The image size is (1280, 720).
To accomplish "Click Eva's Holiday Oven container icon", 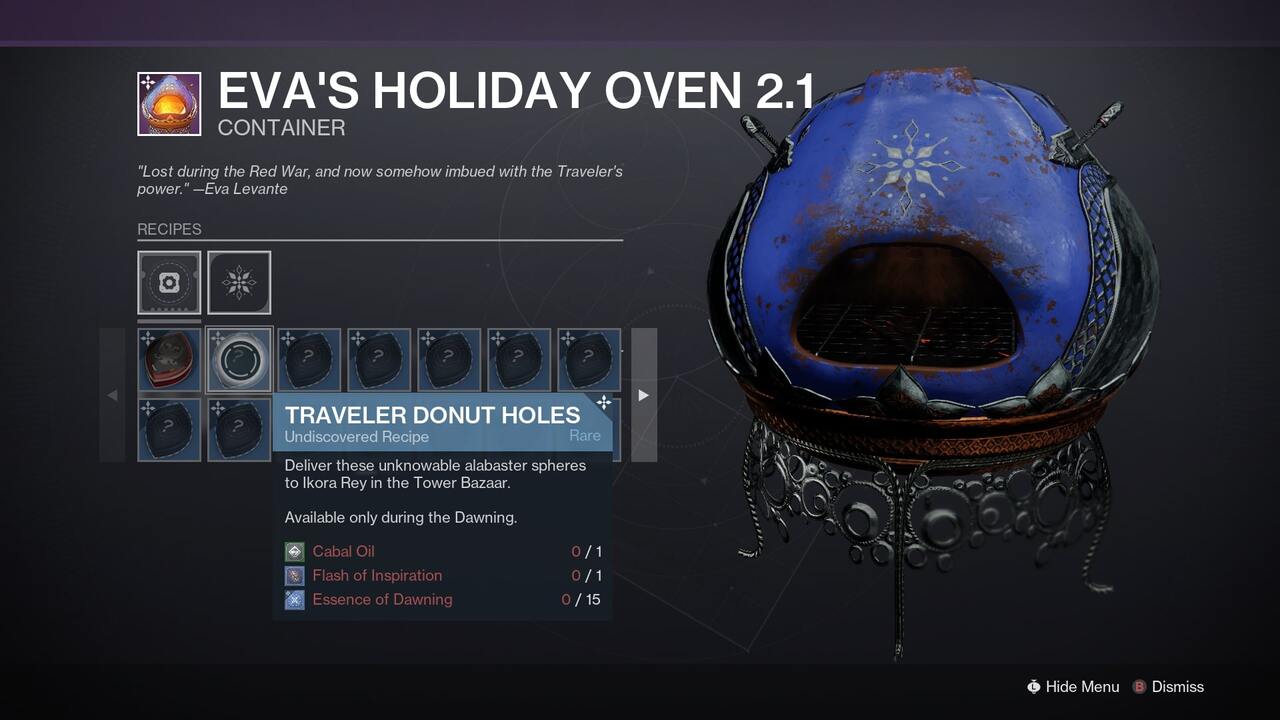I will [169, 103].
